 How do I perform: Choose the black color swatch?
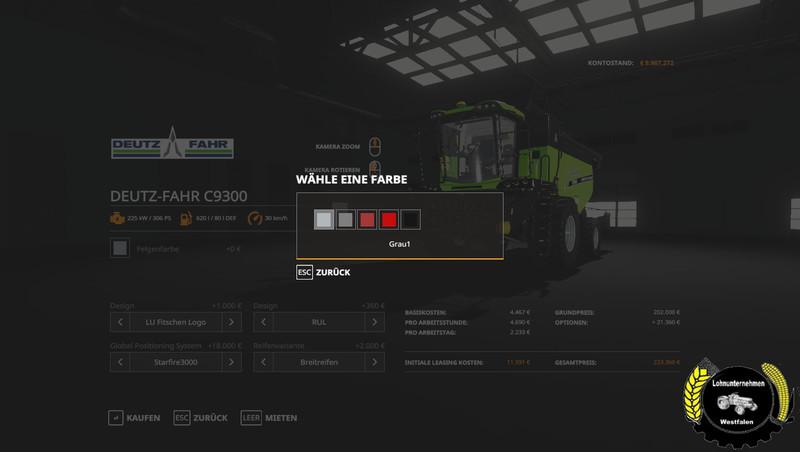pyautogui.click(x=411, y=220)
